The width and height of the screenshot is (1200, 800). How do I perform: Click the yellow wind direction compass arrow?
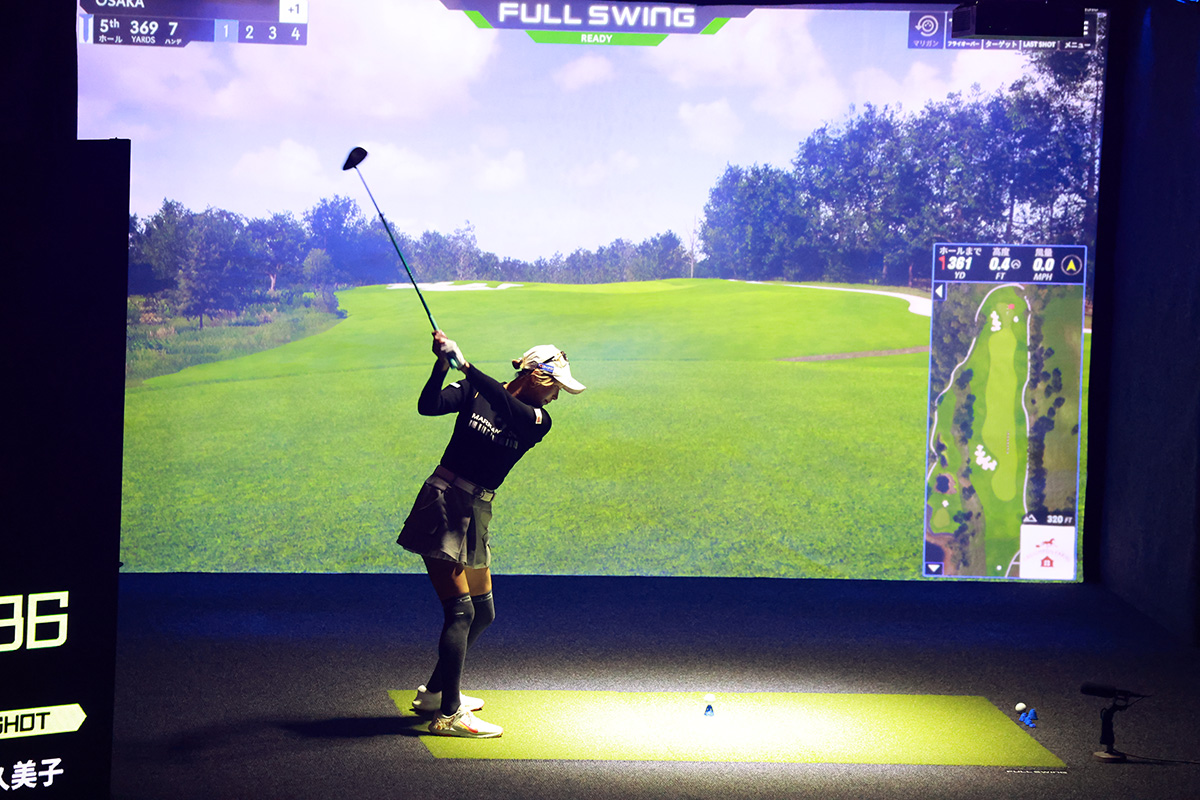tap(1071, 265)
